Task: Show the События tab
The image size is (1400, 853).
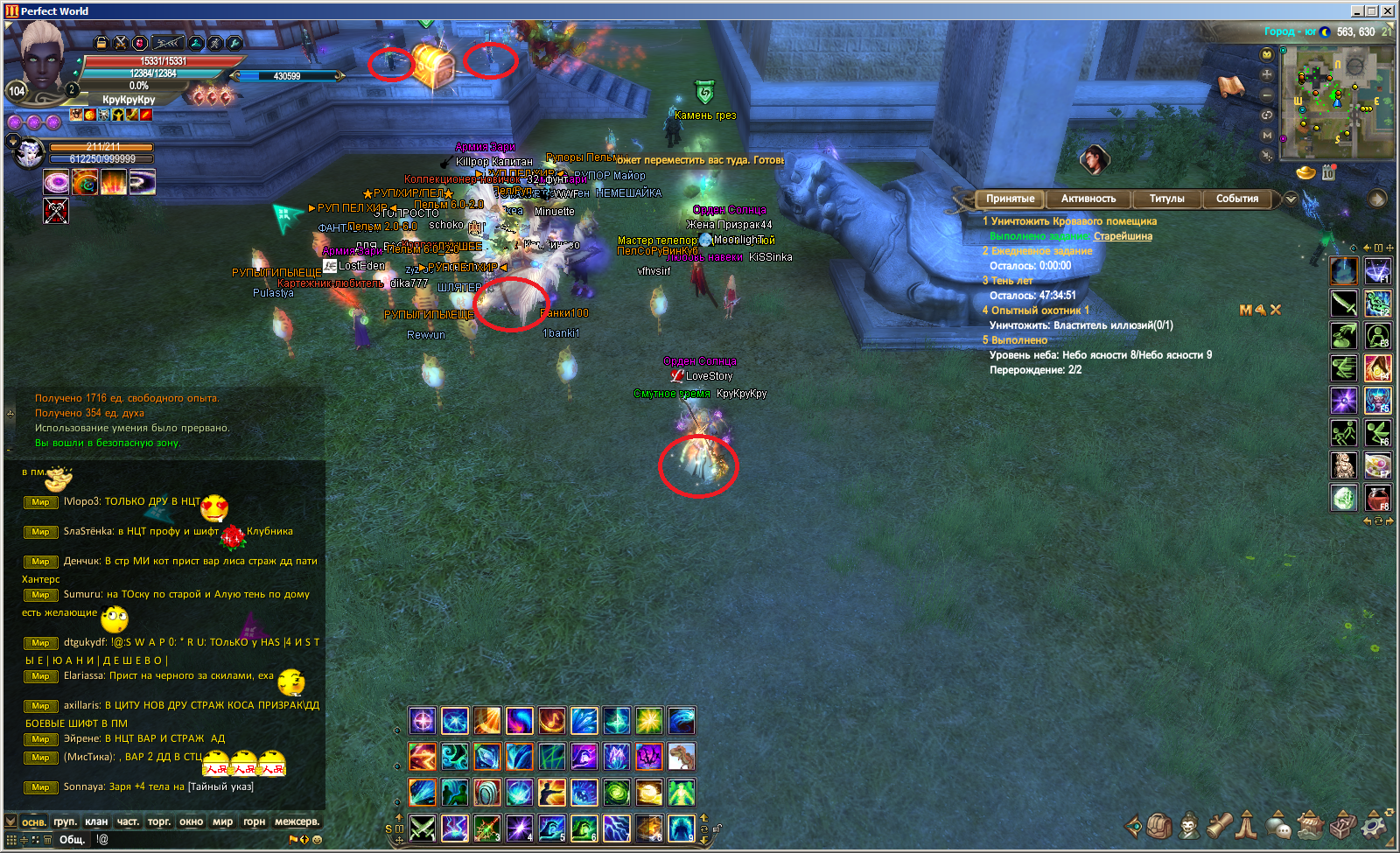Action: (1236, 199)
